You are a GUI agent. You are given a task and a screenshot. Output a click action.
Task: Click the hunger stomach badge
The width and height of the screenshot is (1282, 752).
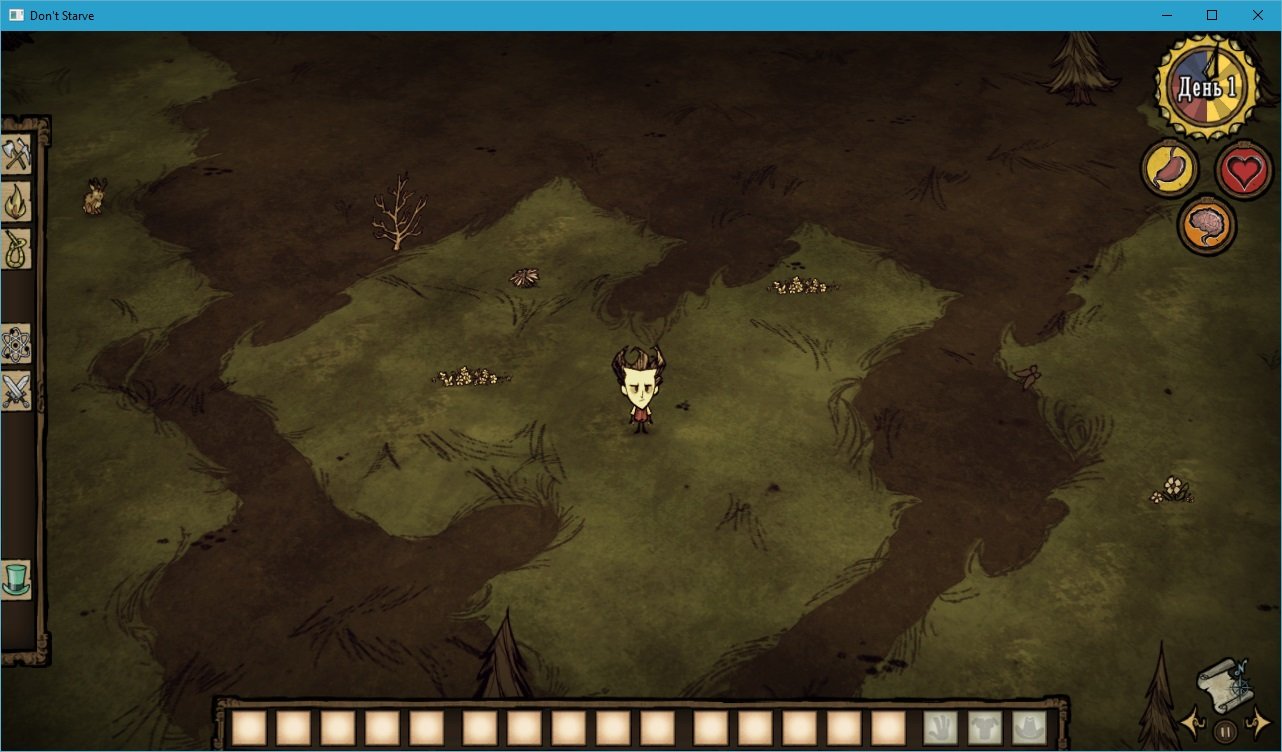point(1168,168)
